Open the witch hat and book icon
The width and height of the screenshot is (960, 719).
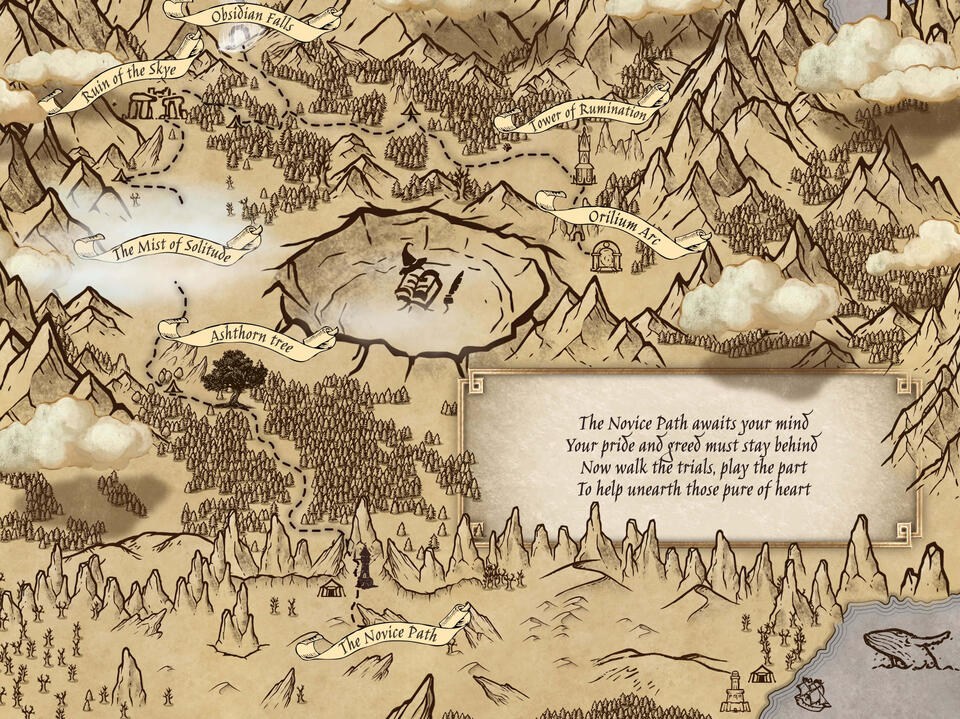(x=418, y=279)
